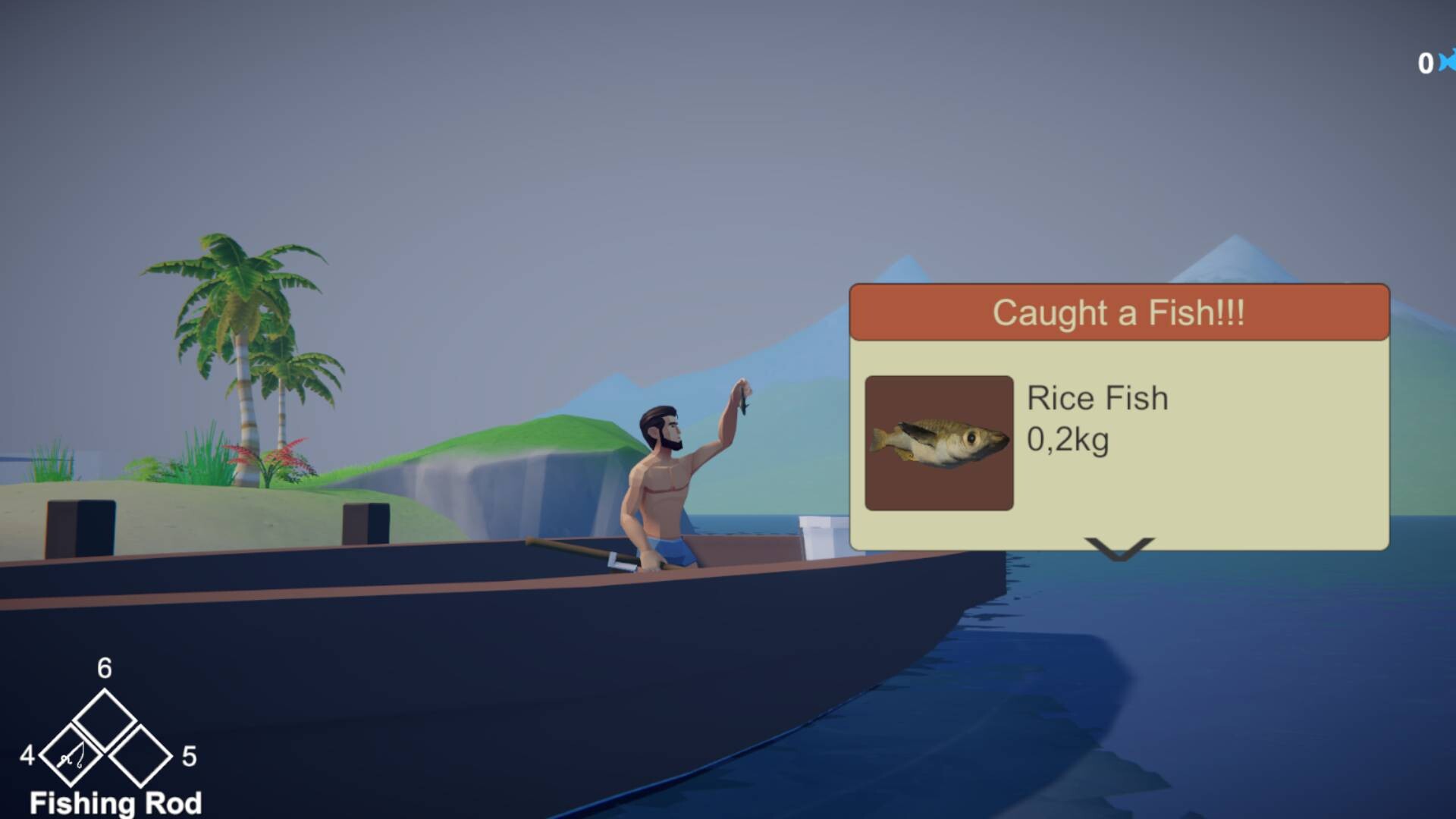
Task: Click the Rice Fish image in the popup
Action: pos(939,444)
